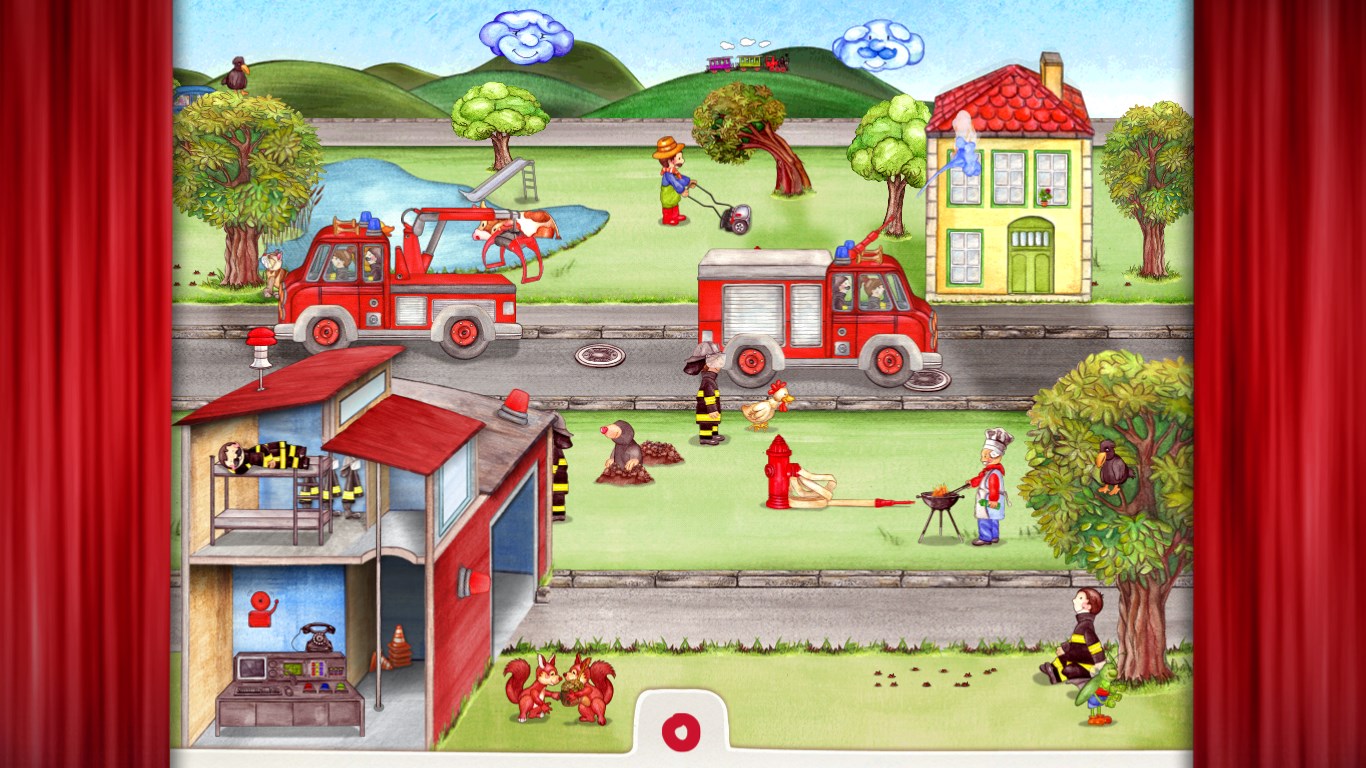The image size is (1366, 768).
Task: Tap the red circle menu button at bottom
Action: [x=683, y=730]
